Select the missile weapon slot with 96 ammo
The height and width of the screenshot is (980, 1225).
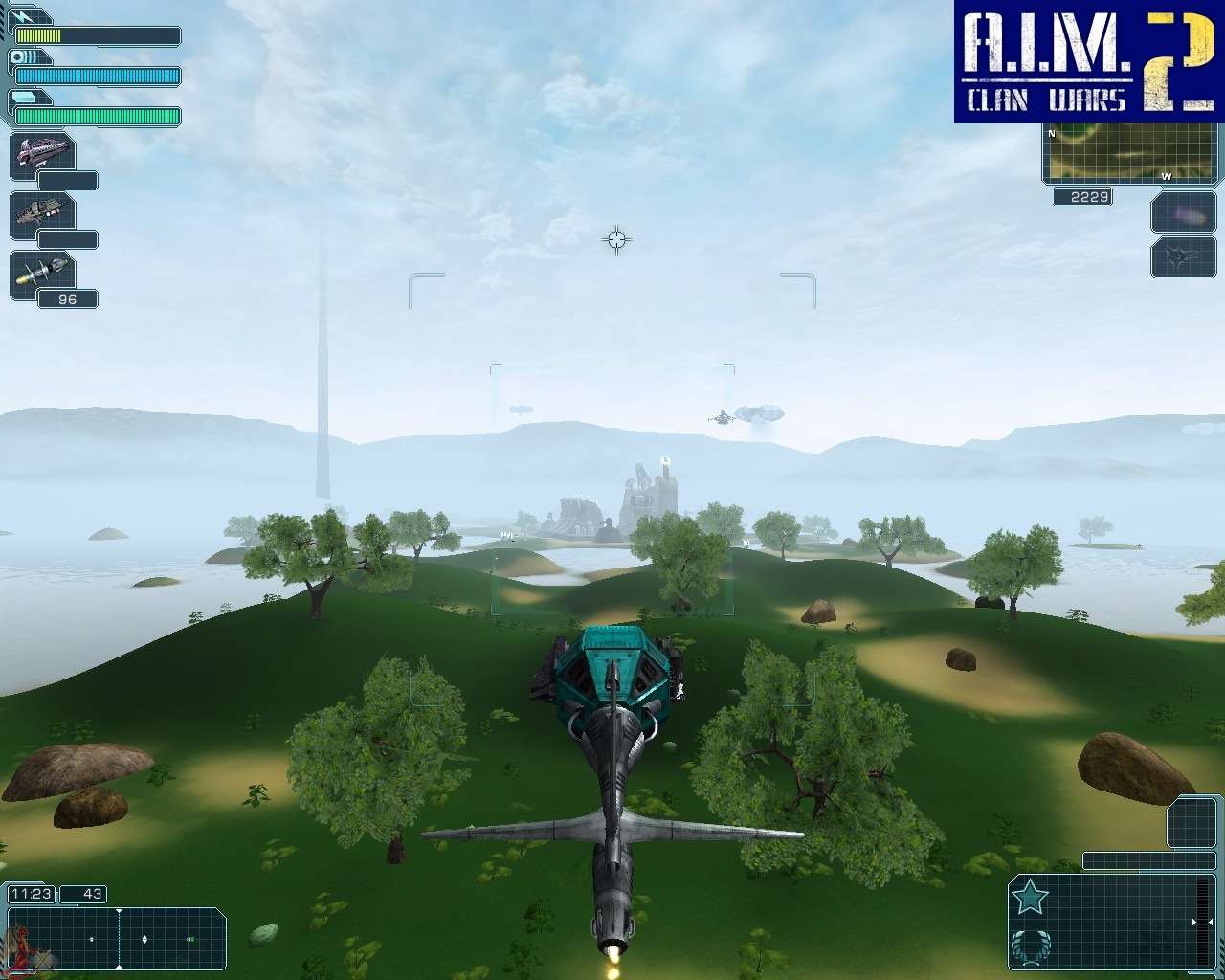[43, 274]
